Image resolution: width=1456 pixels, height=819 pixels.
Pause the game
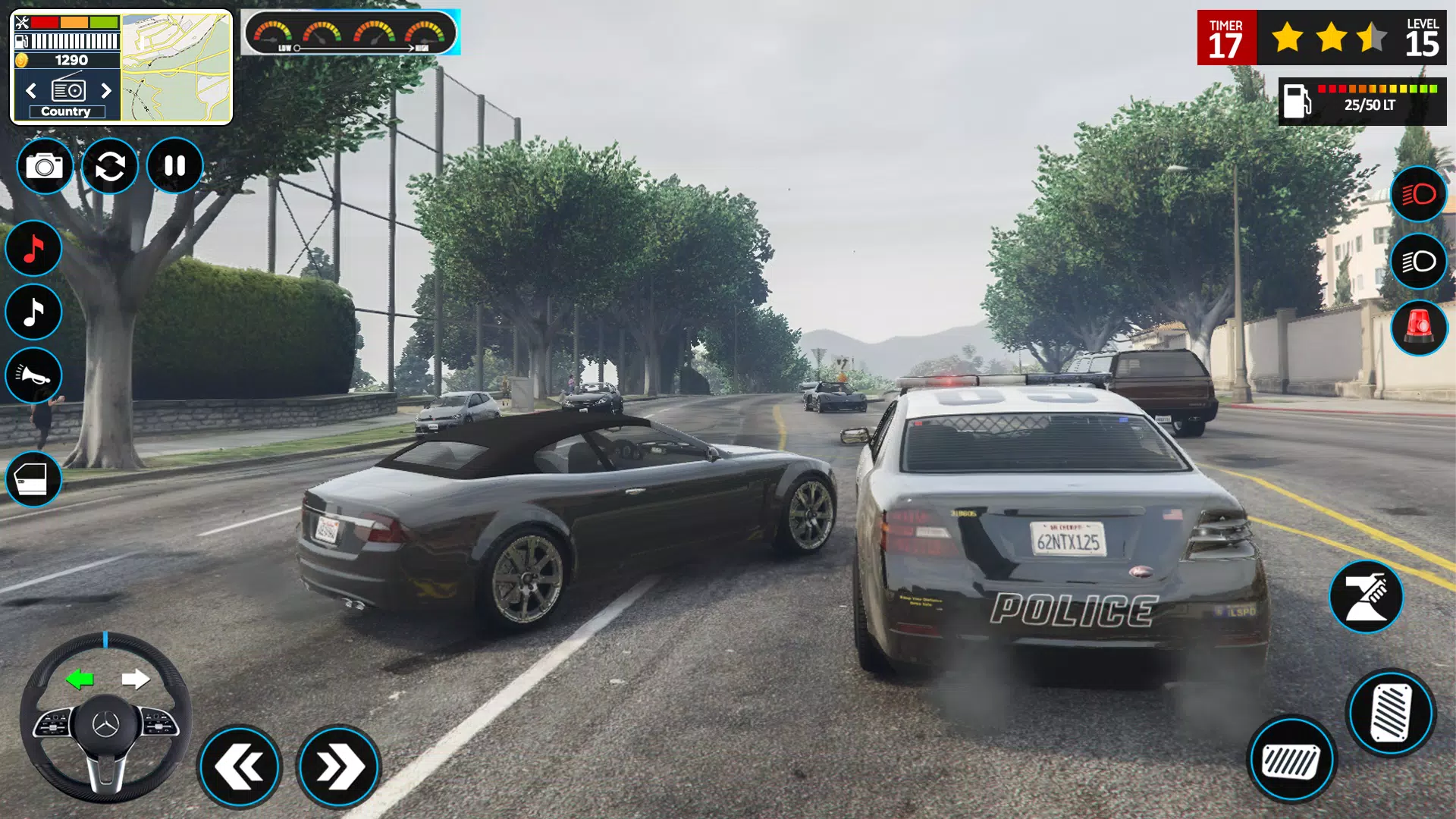coord(174,165)
